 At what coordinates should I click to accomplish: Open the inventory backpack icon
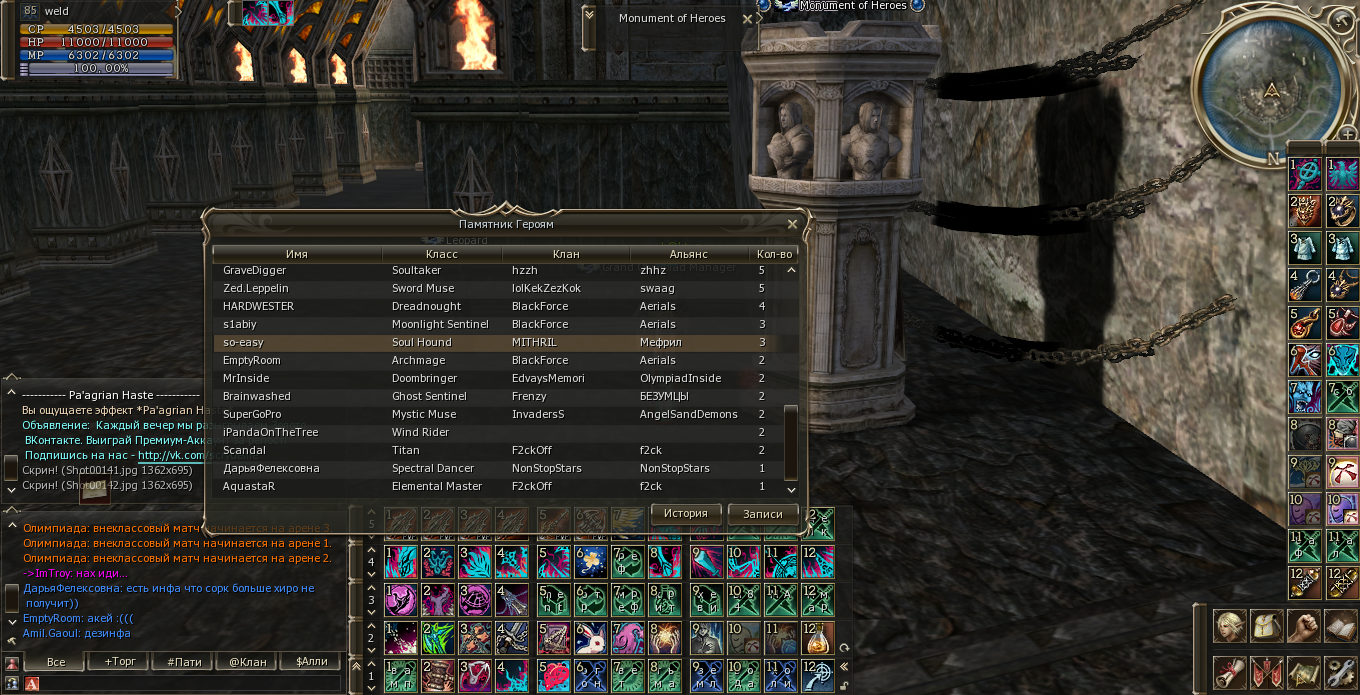coord(1267,626)
